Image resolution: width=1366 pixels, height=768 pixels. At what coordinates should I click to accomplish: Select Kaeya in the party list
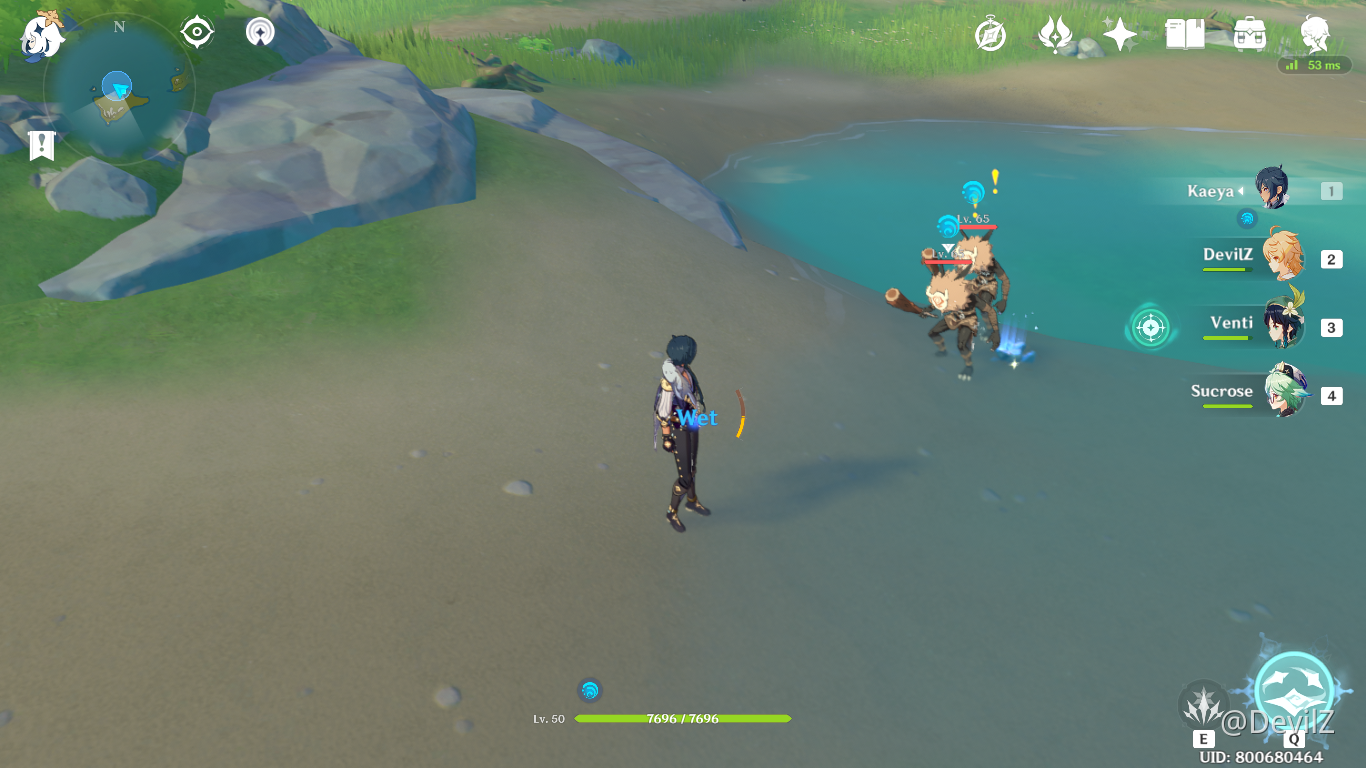pyautogui.click(x=1271, y=190)
